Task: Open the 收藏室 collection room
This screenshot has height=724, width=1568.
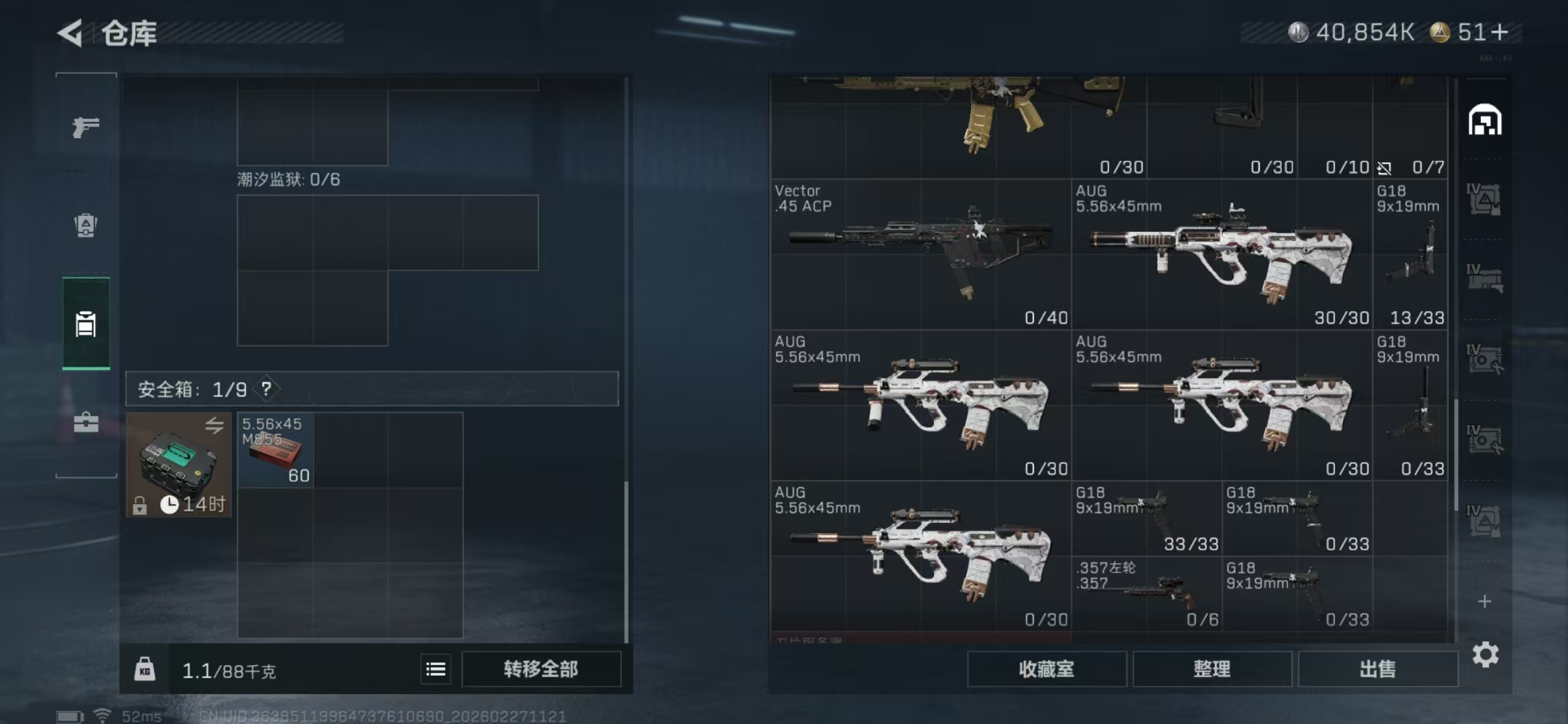Action: 1047,668
